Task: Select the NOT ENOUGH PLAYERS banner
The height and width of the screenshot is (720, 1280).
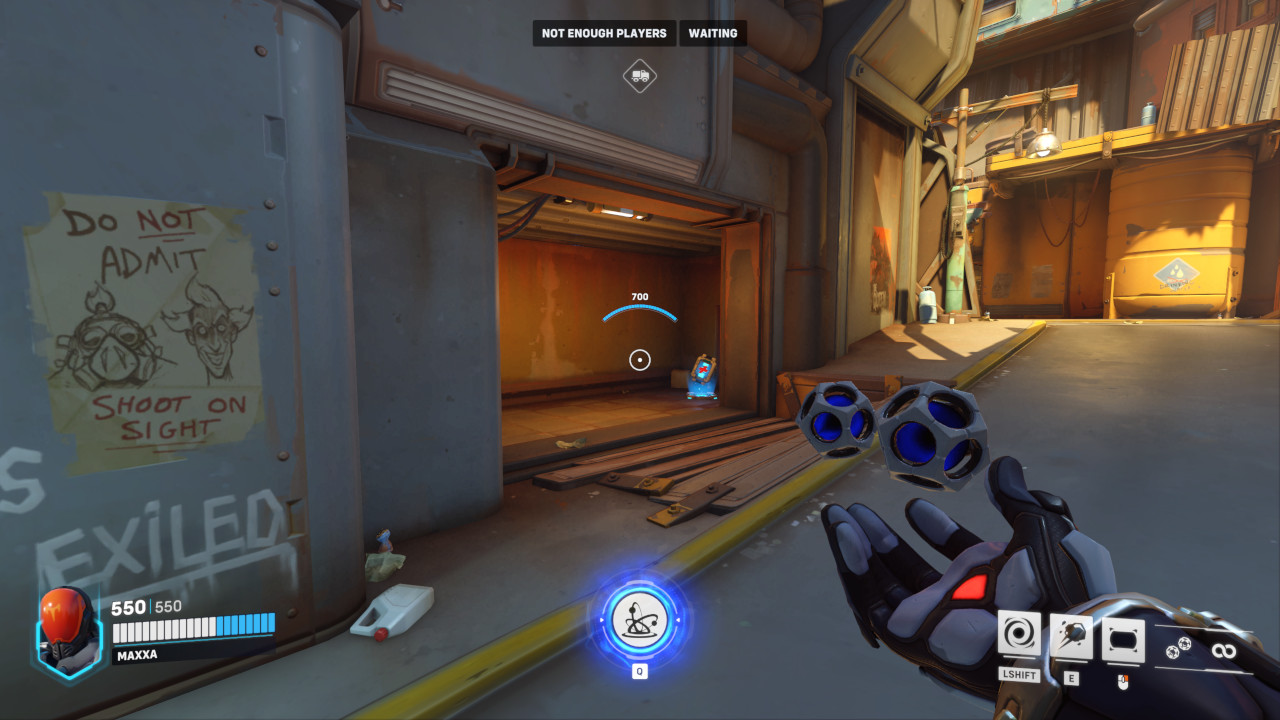Action: click(603, 33)
